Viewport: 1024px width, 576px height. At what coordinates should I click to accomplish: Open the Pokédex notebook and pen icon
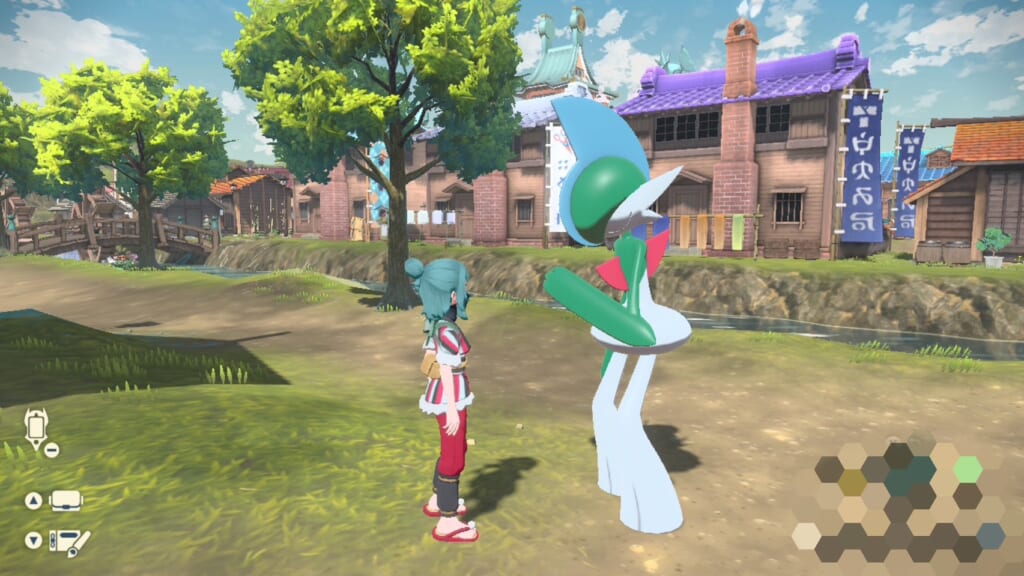[69, 541]
